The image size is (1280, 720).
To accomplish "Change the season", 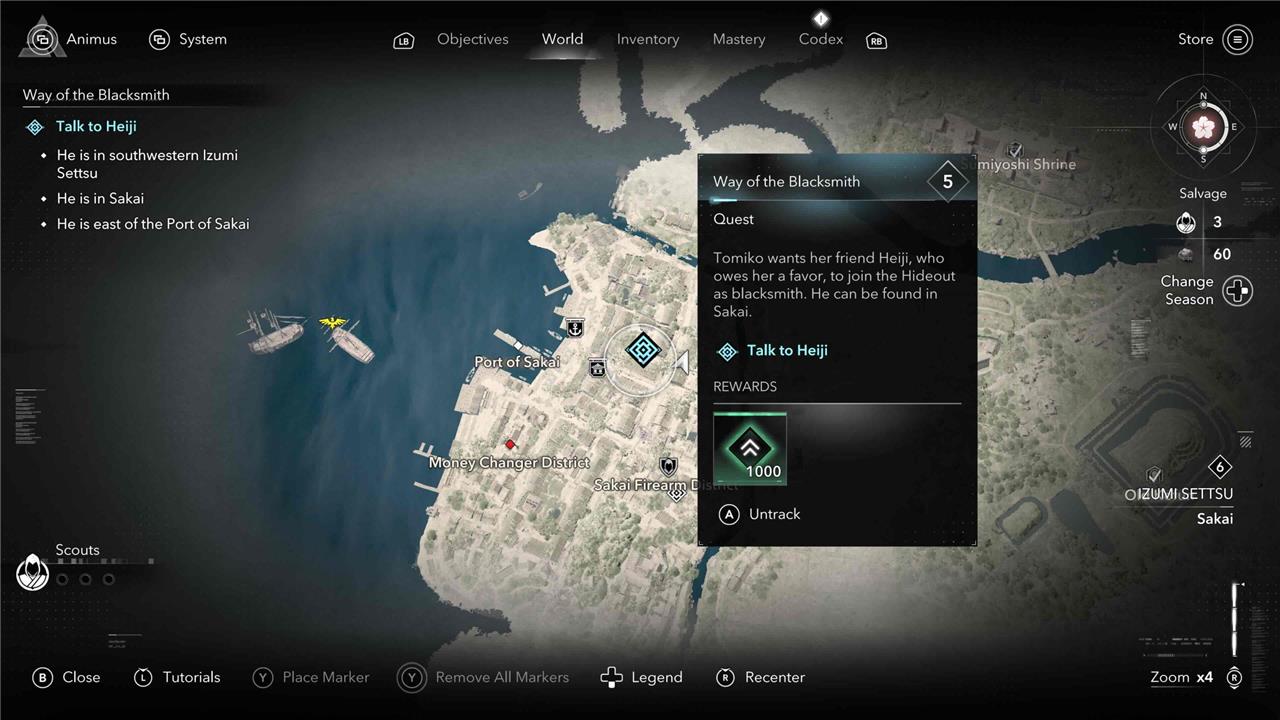I will click(x=1237, y=291).
